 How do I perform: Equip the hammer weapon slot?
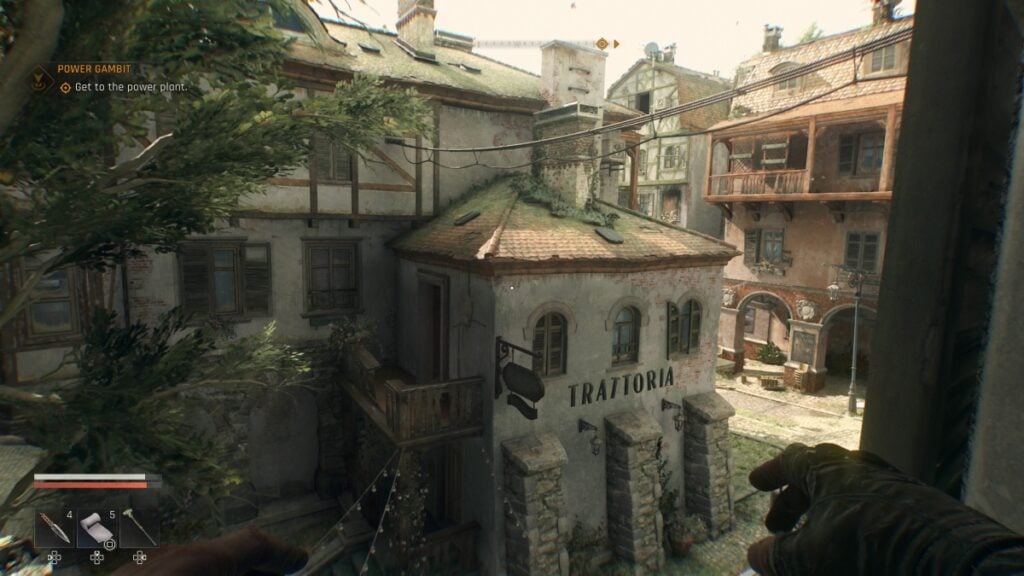pyautogui.click(x=139, y=528)
